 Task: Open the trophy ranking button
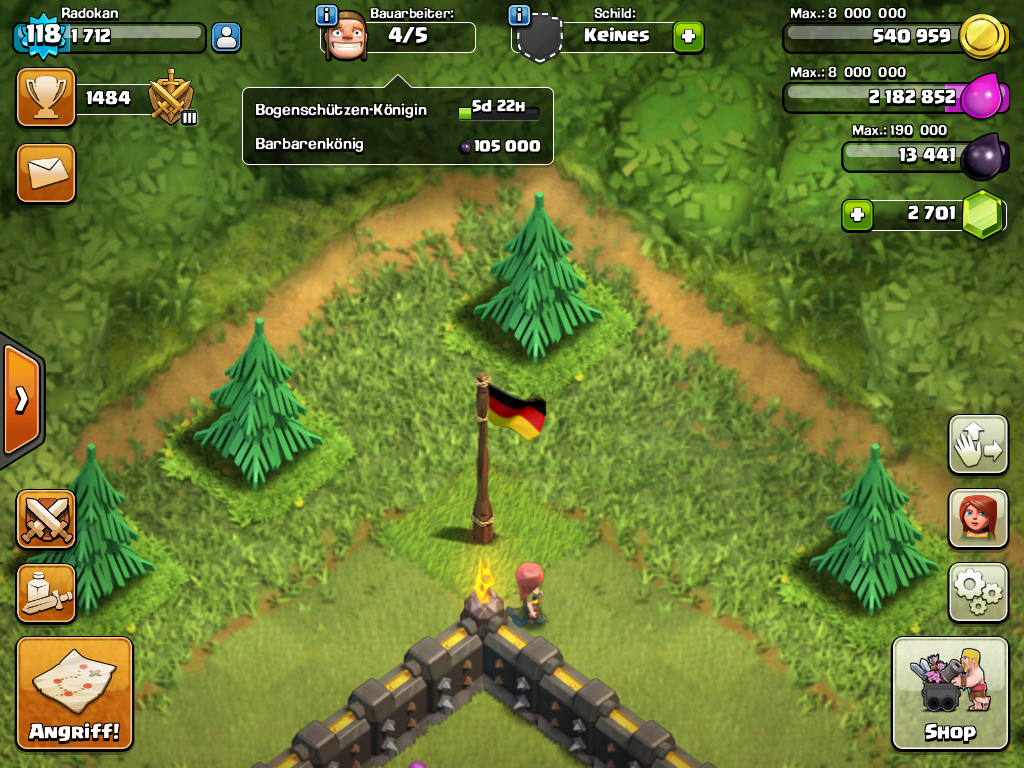coord(45,97)
